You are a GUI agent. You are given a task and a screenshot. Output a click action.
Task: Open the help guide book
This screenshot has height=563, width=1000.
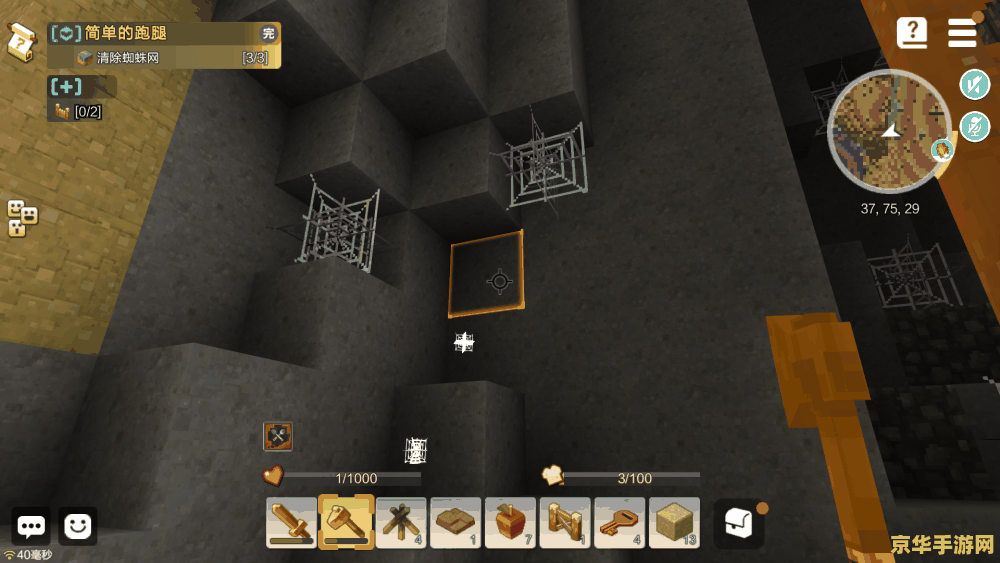(912, 32)
